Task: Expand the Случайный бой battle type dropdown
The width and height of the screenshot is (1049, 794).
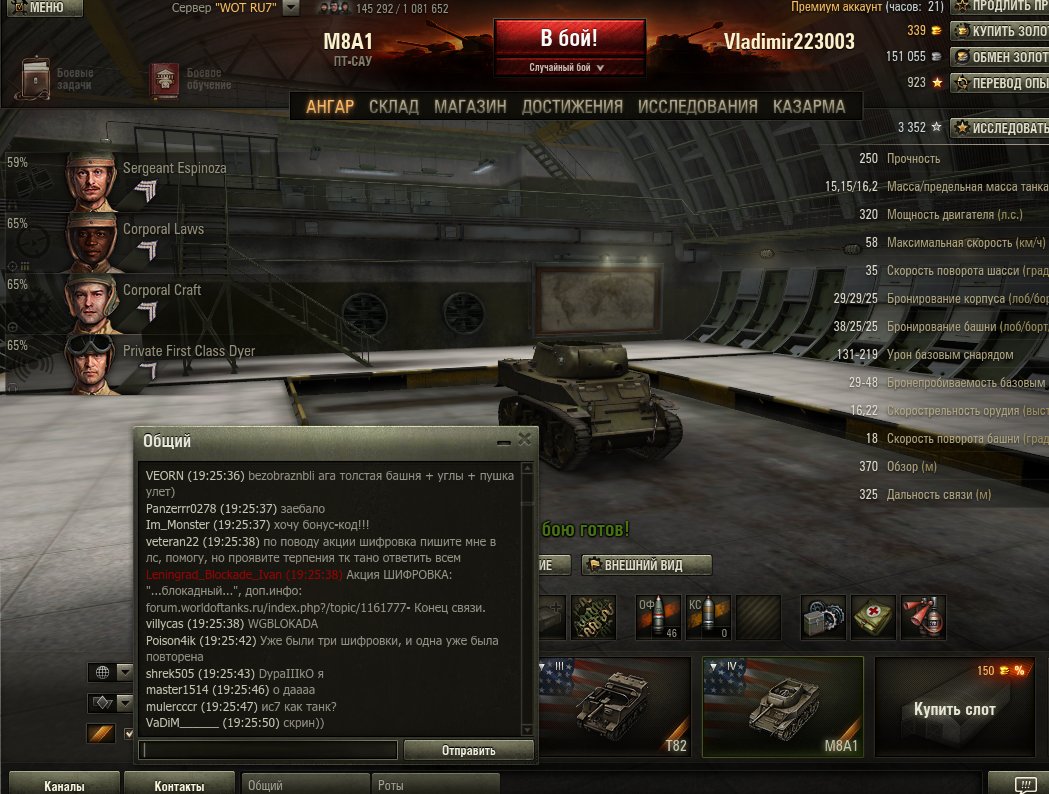Action: pos(569,68)
